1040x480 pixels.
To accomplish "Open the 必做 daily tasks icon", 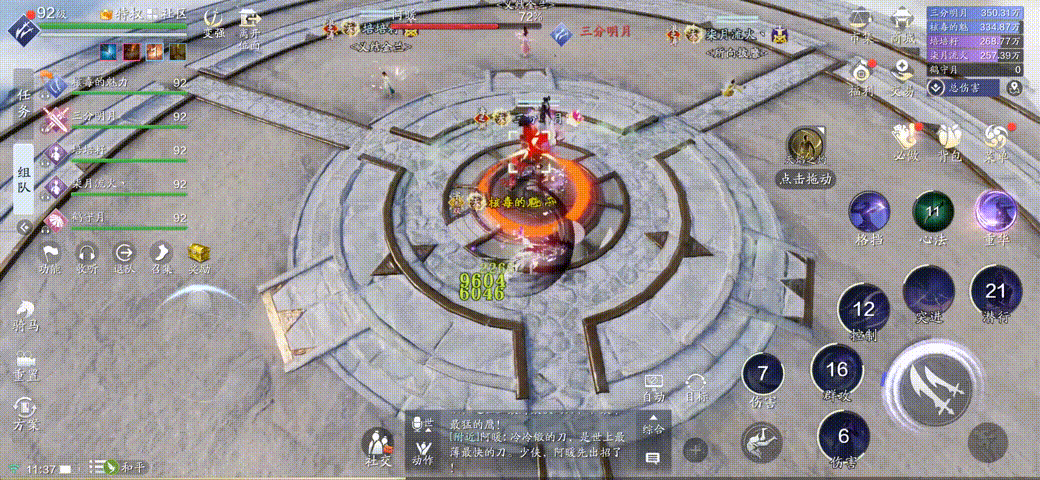I will 905,140.
